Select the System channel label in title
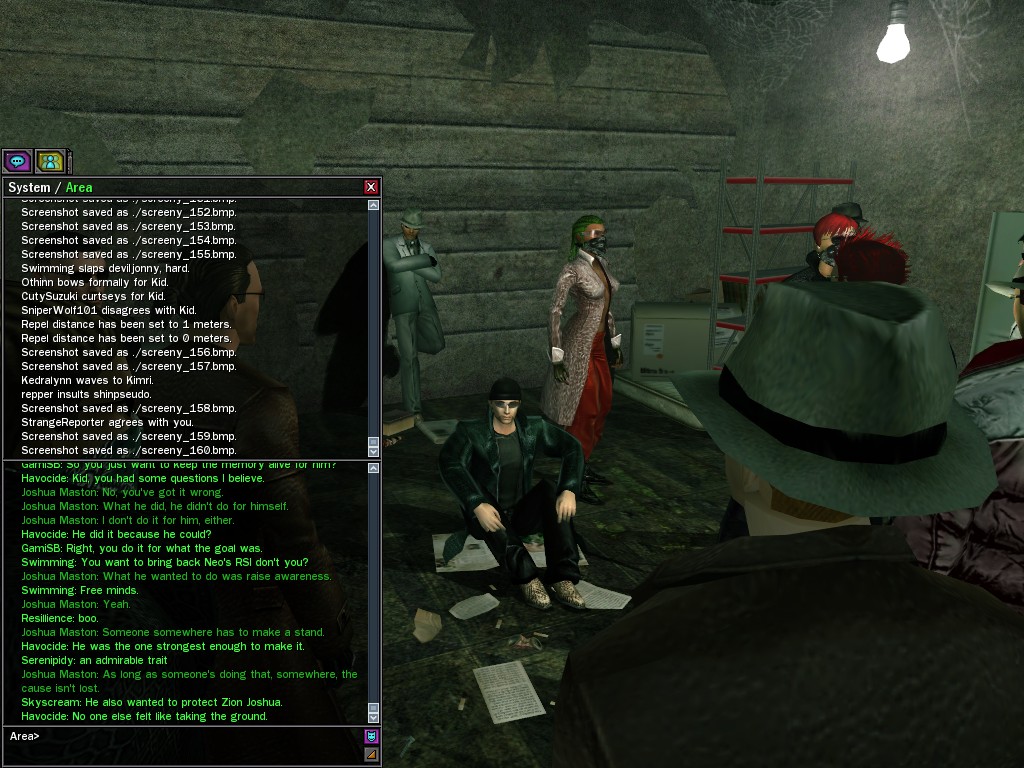Screen dimensions: 1024x768 29,188
